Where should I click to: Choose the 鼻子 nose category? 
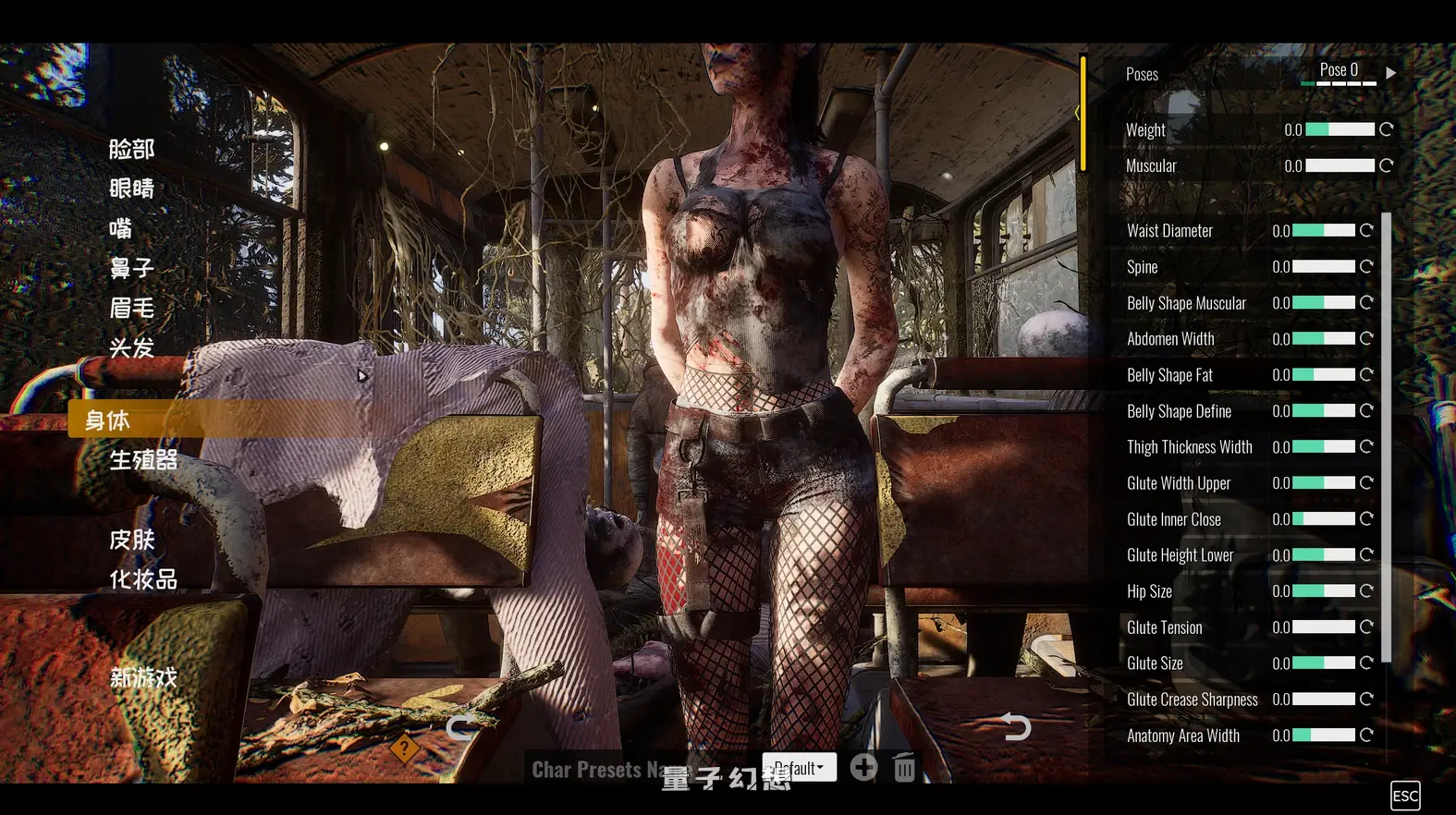[x=131, y=268]
